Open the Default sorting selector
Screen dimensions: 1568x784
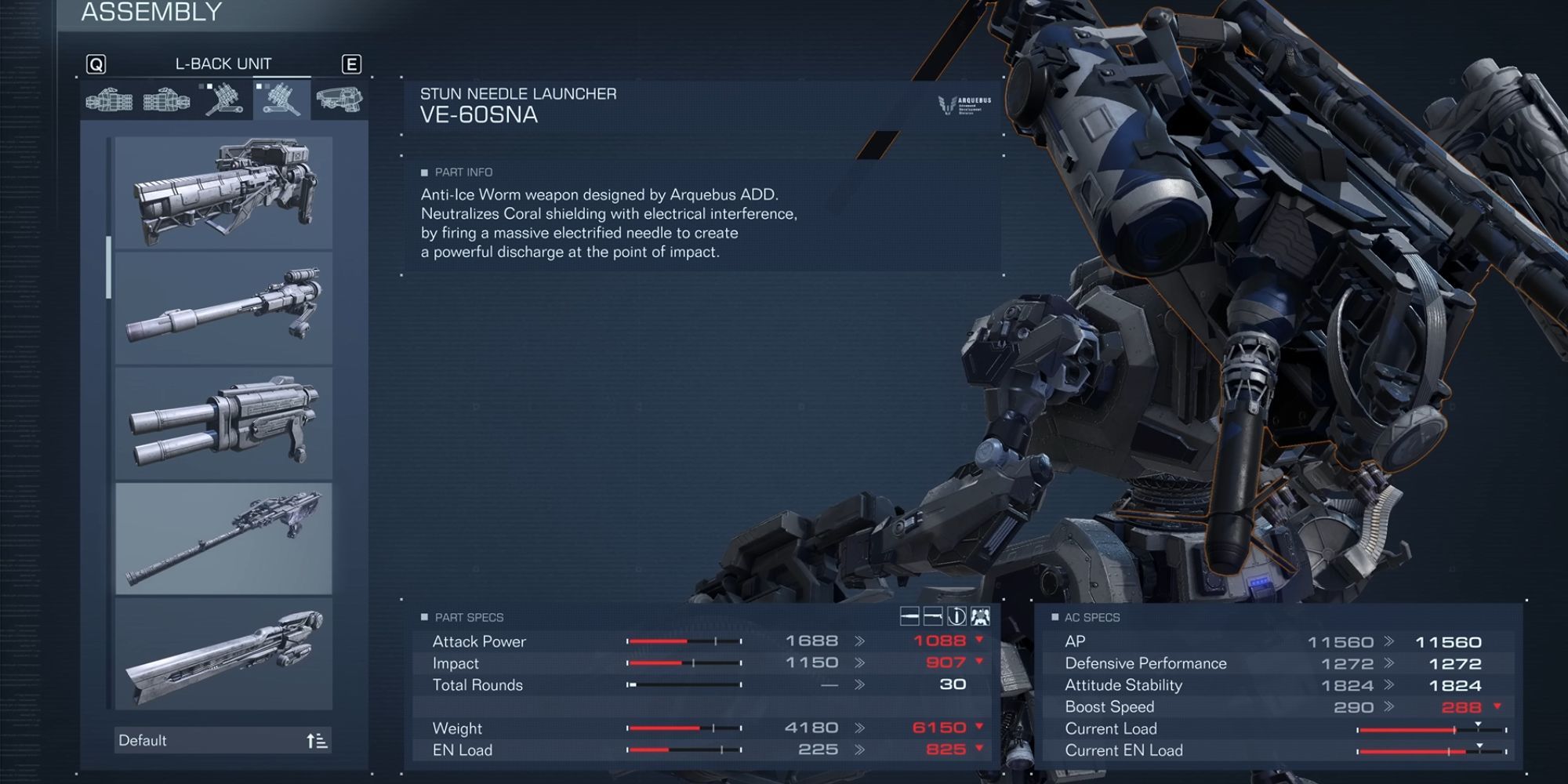(180, 739)
